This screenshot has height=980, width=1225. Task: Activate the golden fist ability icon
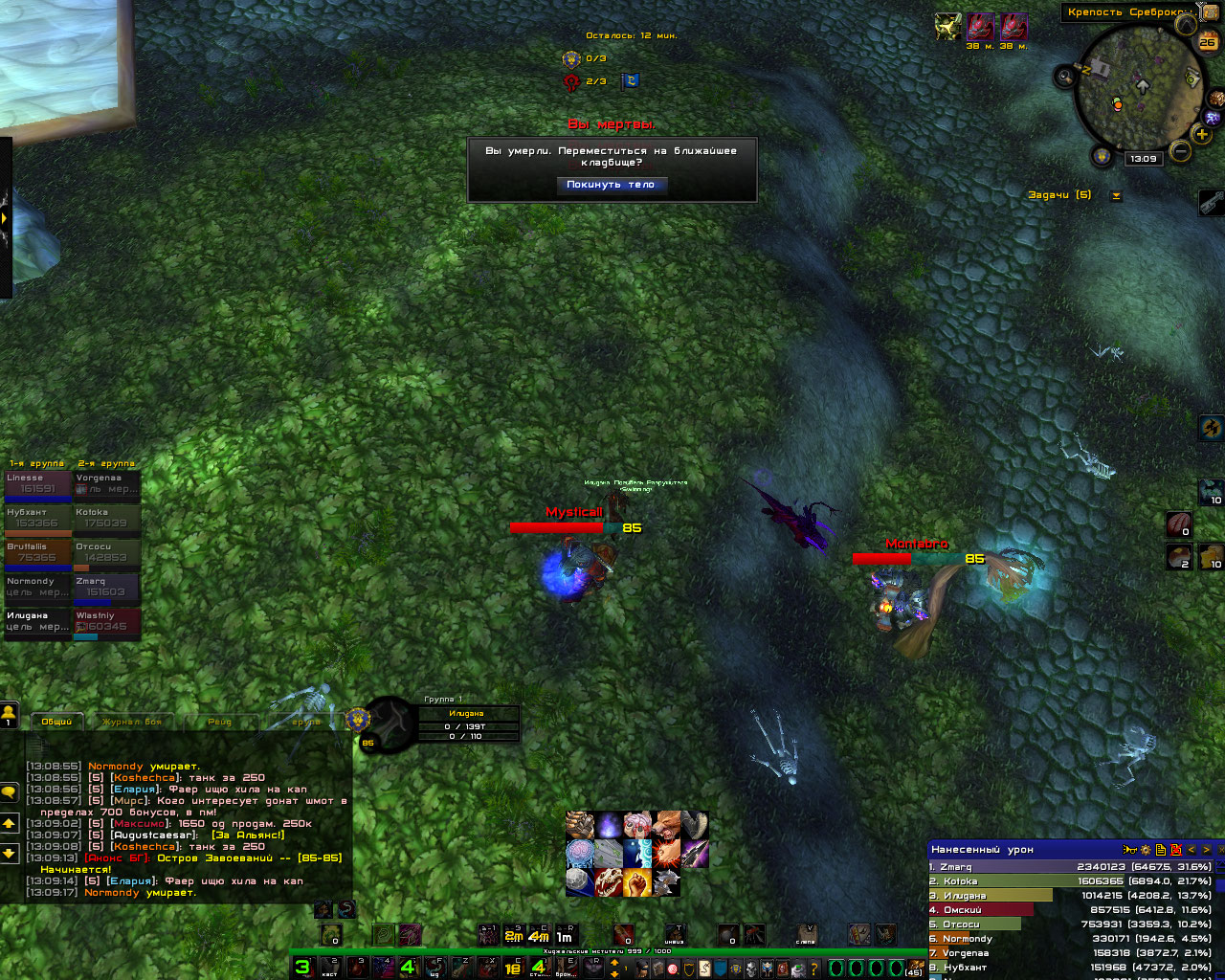(636, 881)
